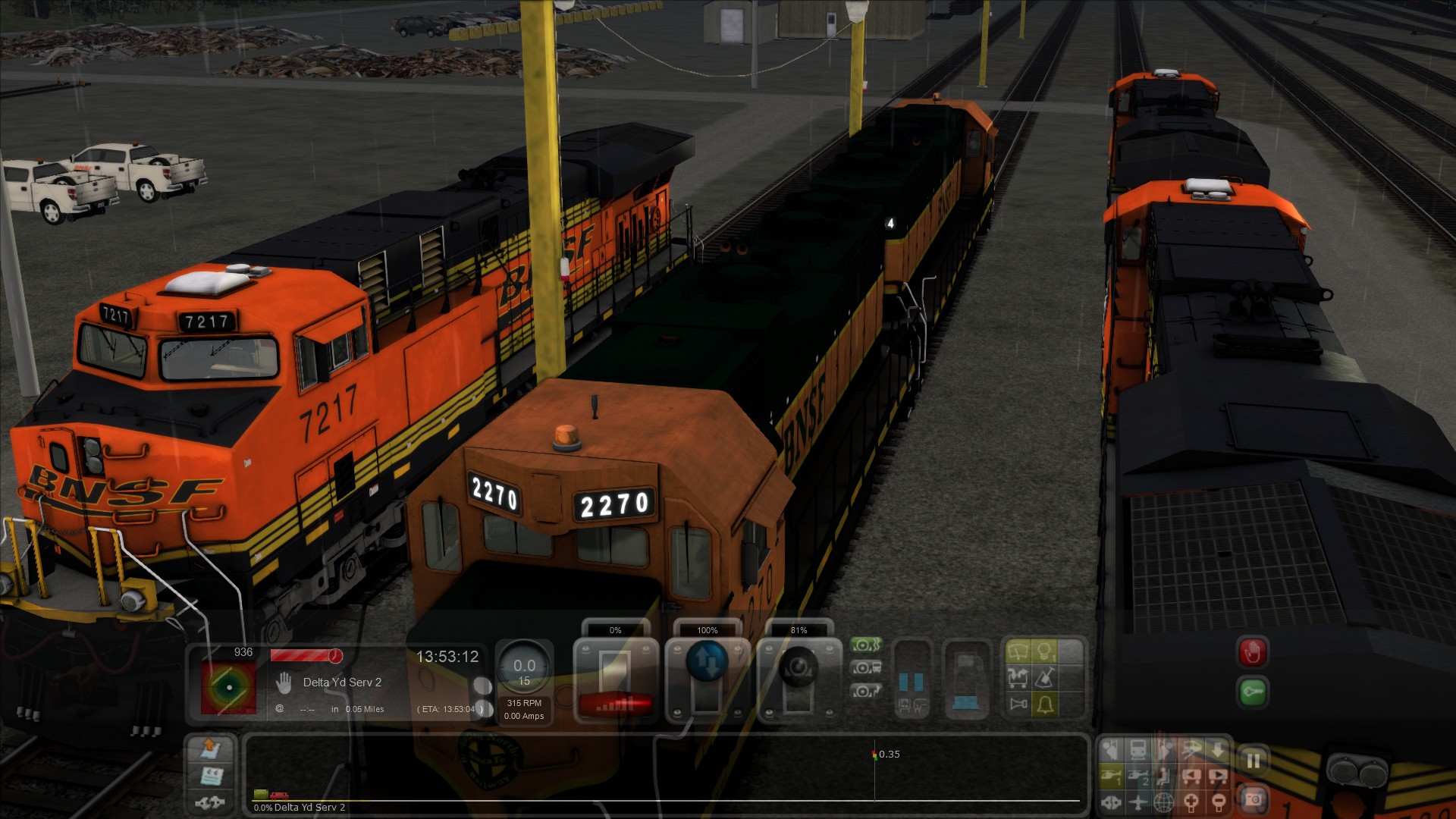Open the world map globe icon
The width and height of the screenshot is (1456, 819).
[x=1165, y=802]
